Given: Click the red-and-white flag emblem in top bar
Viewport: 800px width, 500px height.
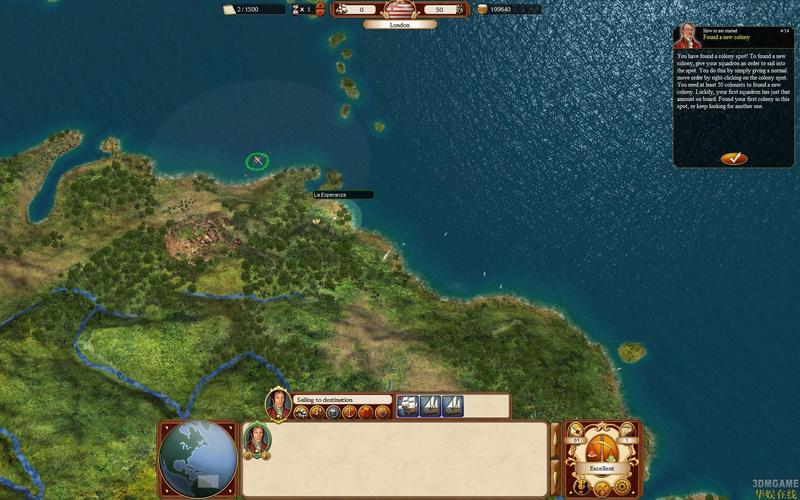Looking at the screenshot, I should (x=399, y=8).
